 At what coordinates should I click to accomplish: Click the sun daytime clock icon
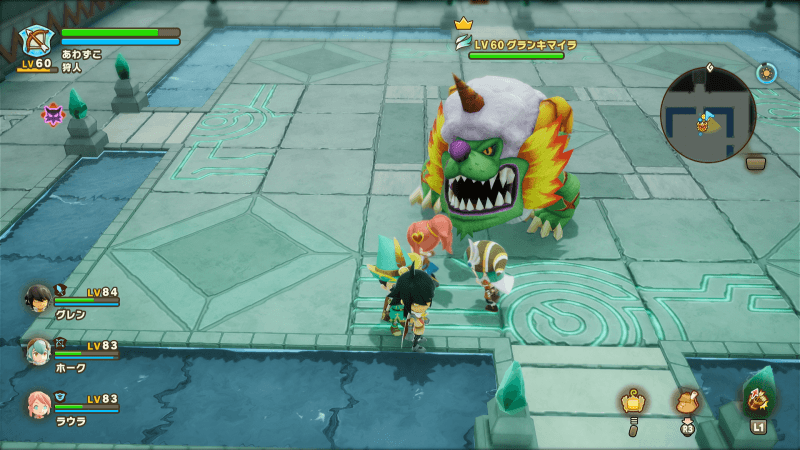point(767,72)
